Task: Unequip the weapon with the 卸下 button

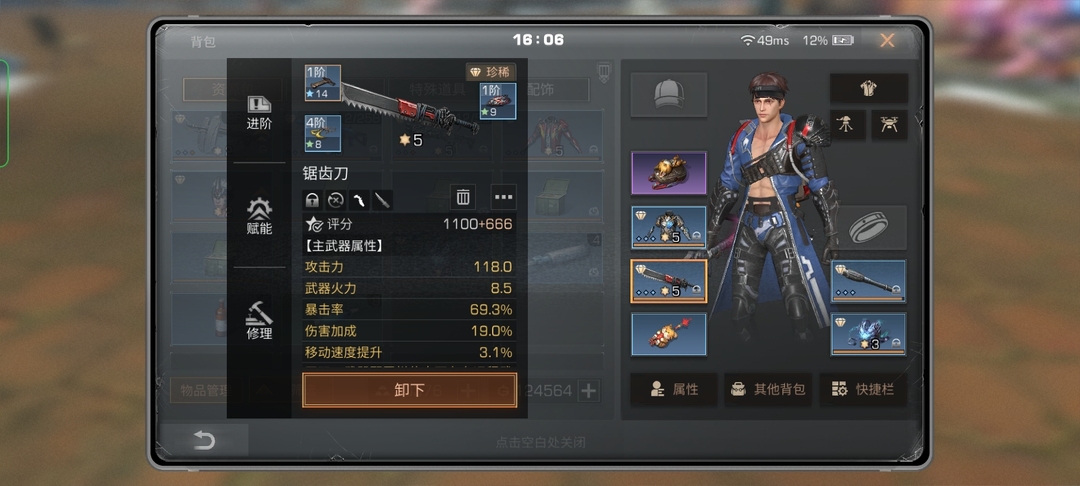Action: point(409,390)
